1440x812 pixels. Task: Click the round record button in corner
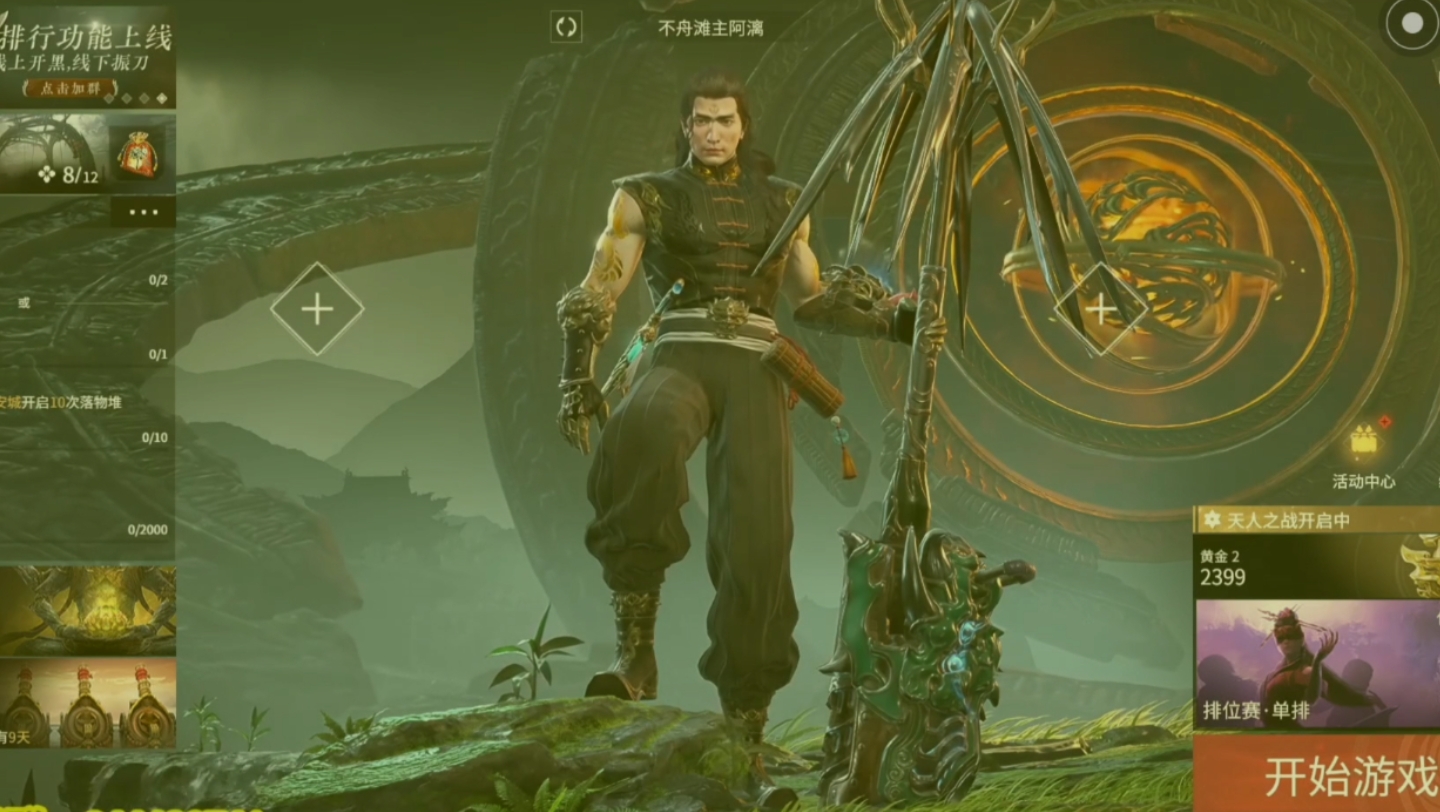[1411, 25]
